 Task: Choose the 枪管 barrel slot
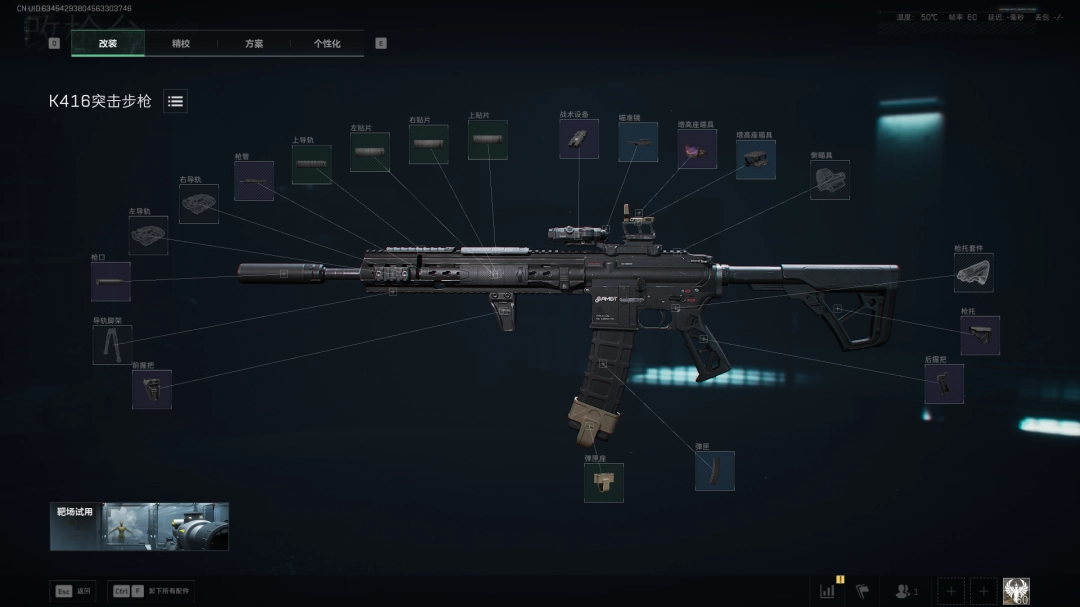[254, 181]
